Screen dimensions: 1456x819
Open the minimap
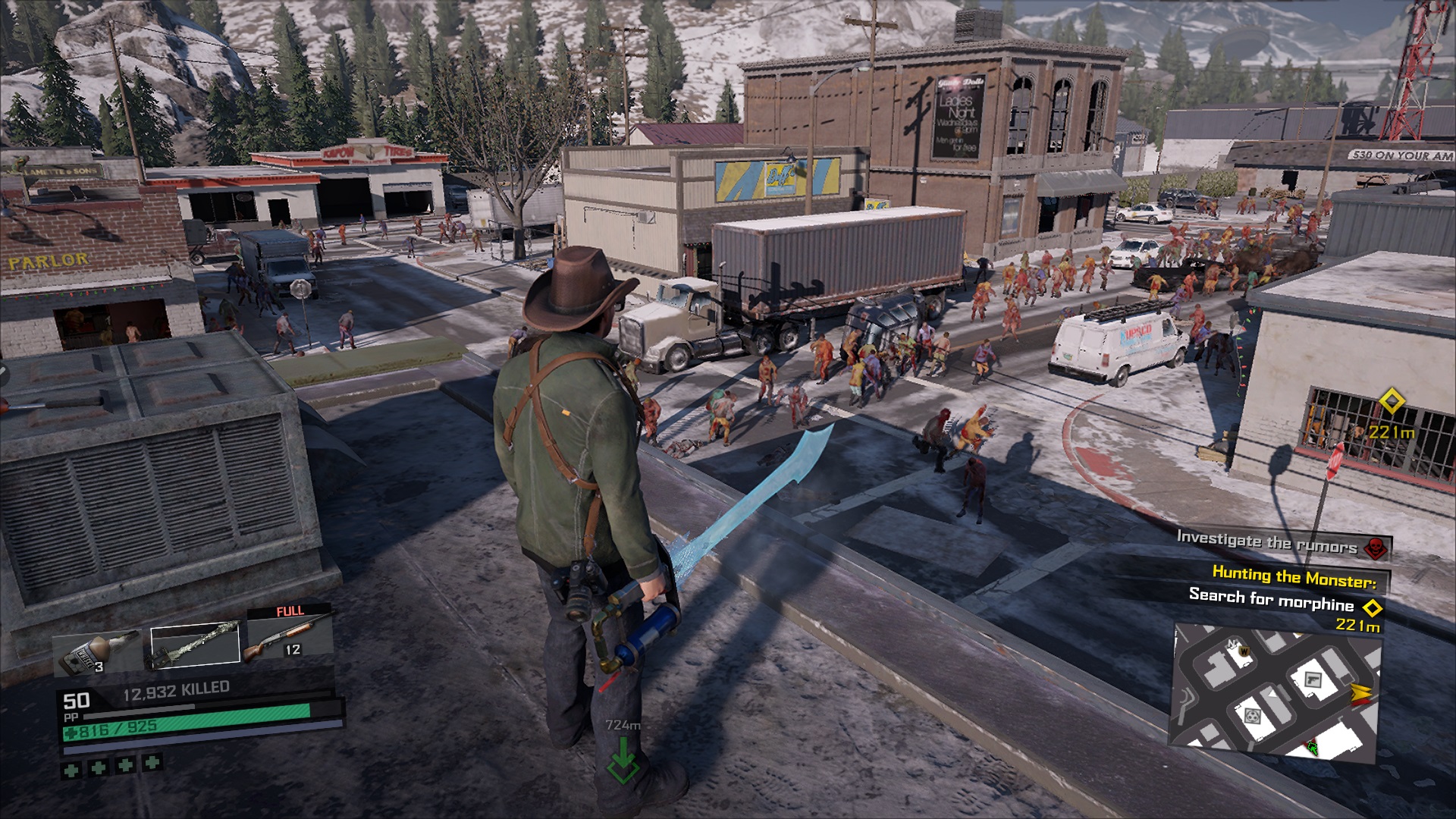(1276, 692)
